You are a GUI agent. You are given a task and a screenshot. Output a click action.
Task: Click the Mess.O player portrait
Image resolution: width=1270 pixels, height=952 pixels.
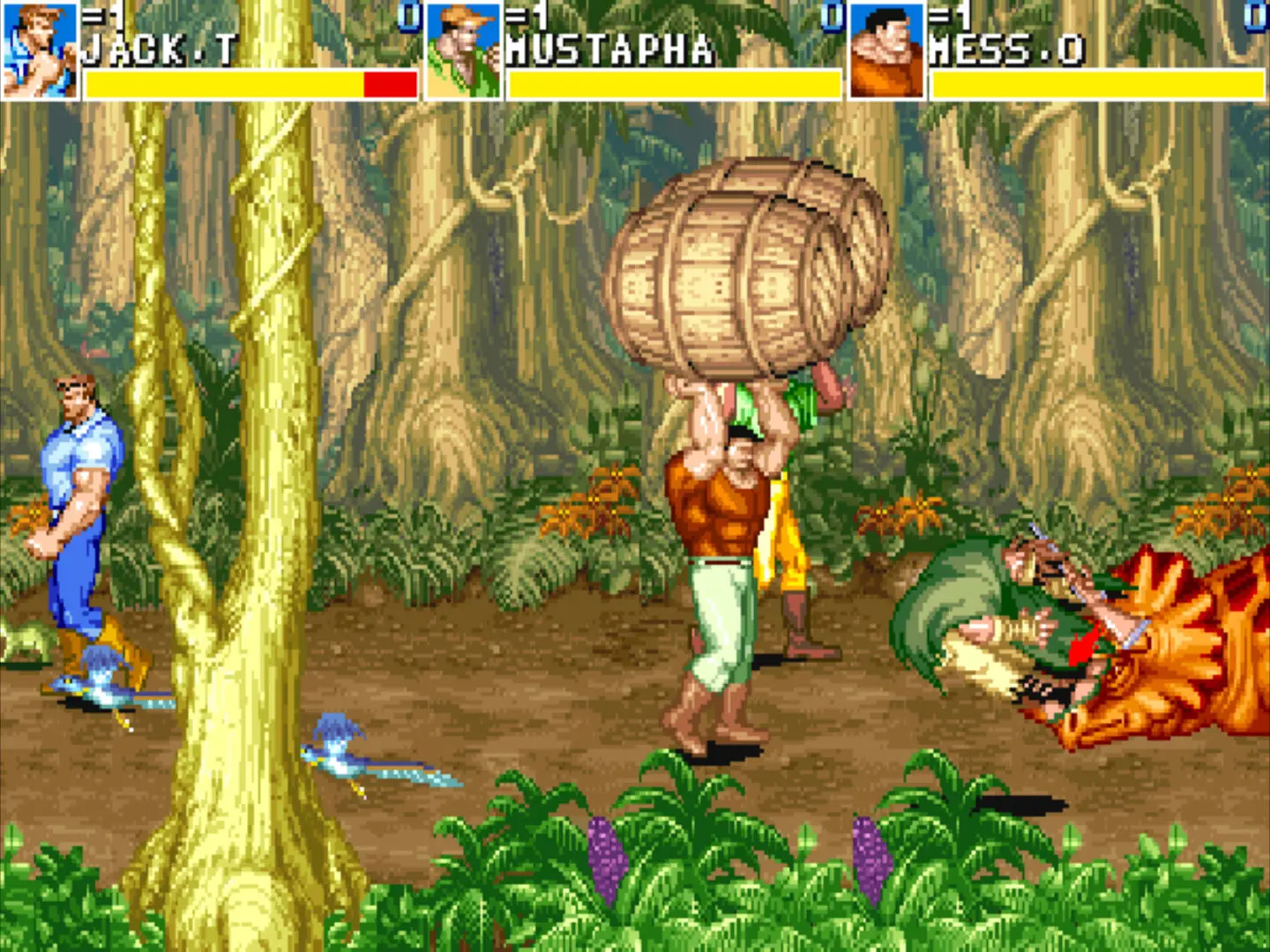tap(886, 50)
